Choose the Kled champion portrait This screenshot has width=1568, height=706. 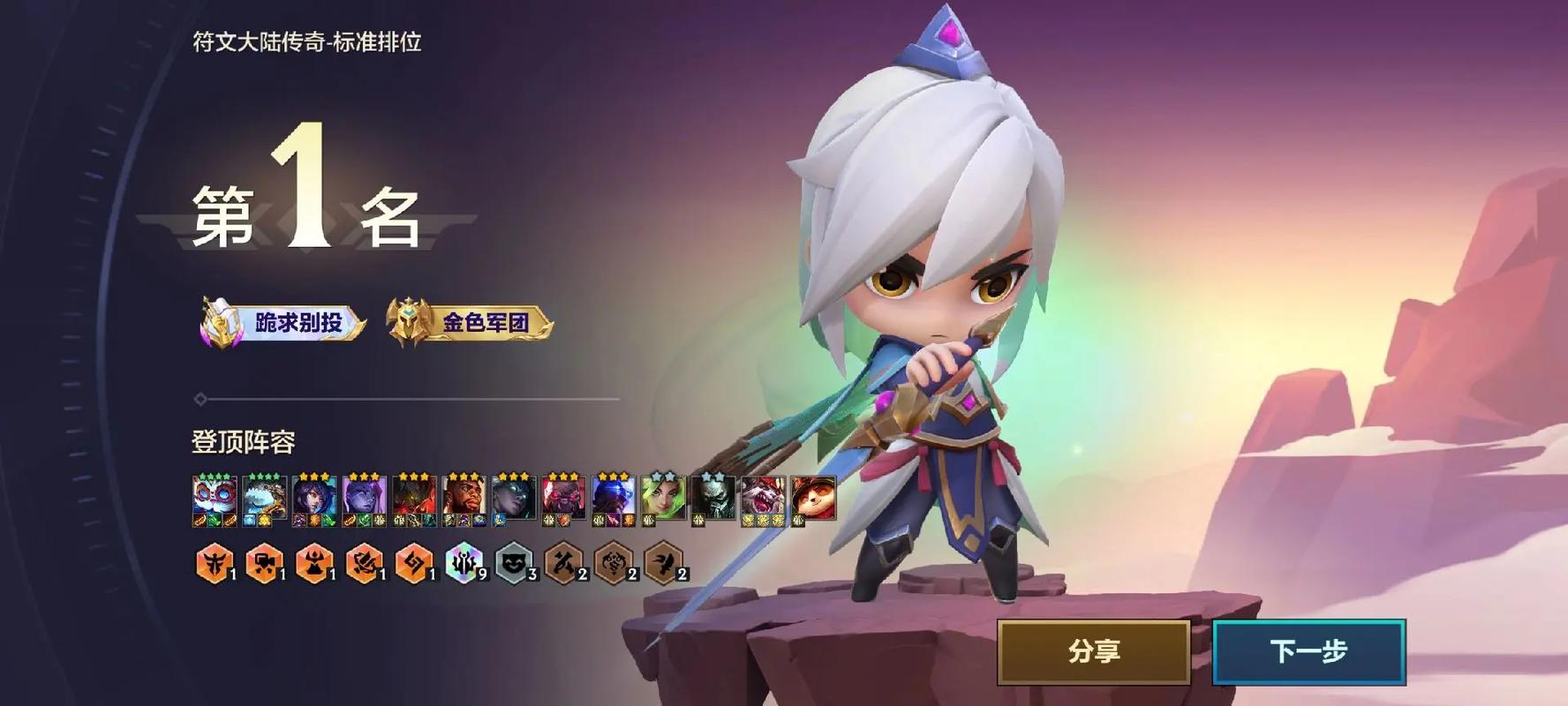(x=763, y=499)
